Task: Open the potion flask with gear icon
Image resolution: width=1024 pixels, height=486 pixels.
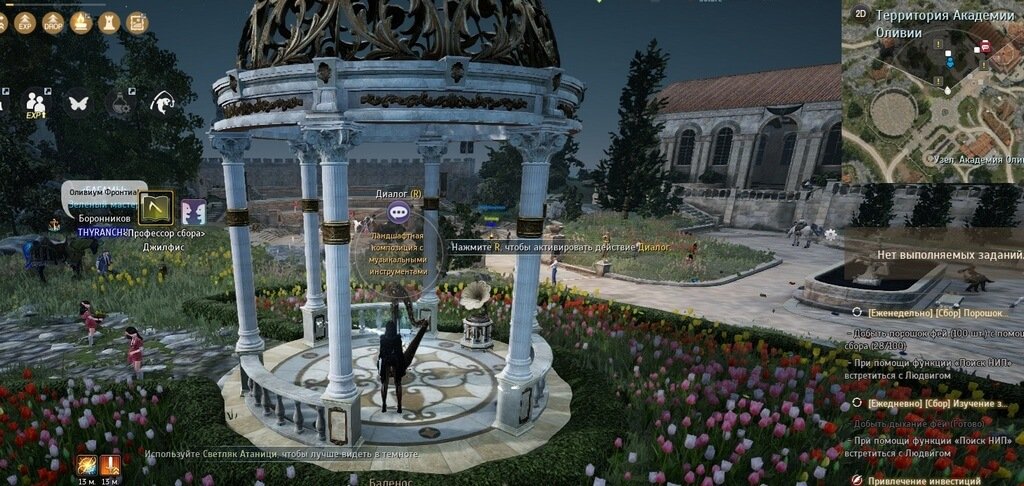Action: tap(121, 102)
